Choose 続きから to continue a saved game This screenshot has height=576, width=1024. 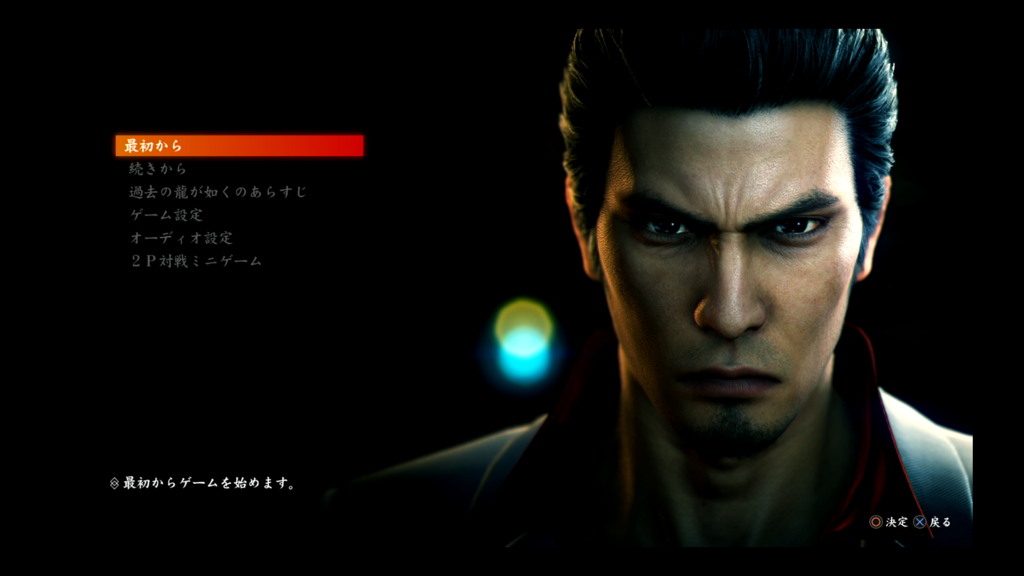tap(158, 169)
